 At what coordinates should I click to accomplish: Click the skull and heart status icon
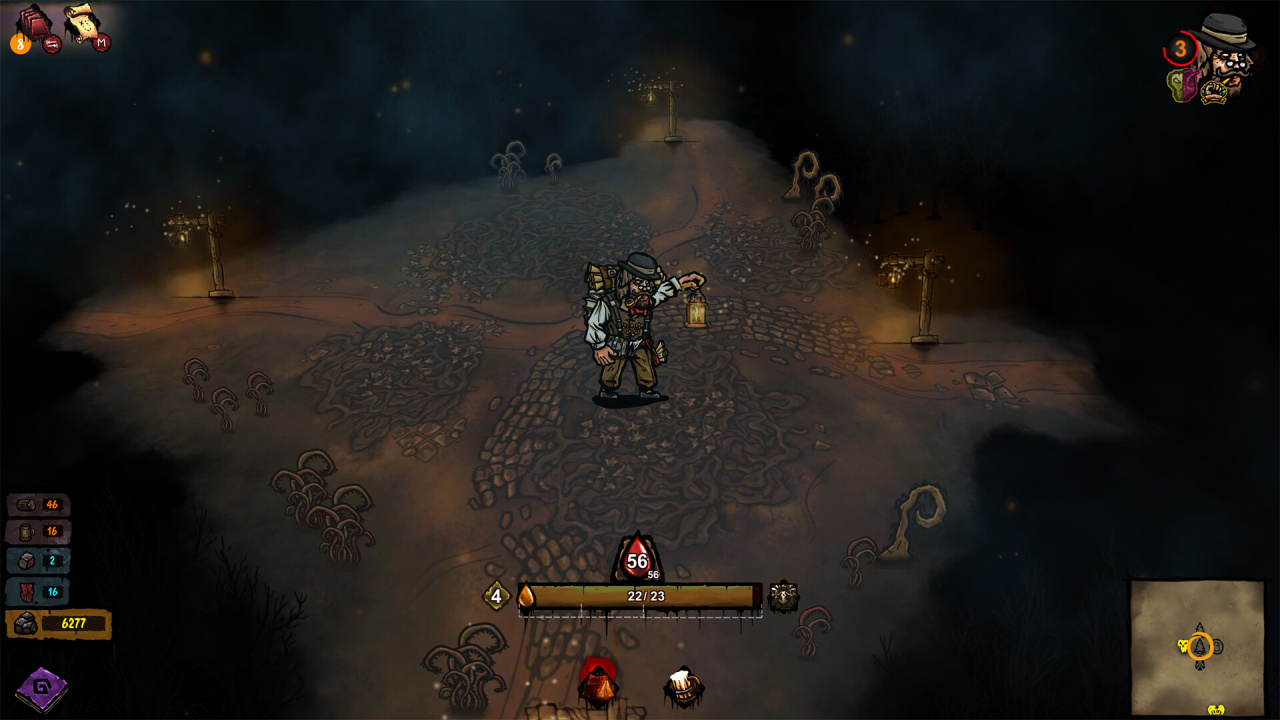pos(1182,87)
